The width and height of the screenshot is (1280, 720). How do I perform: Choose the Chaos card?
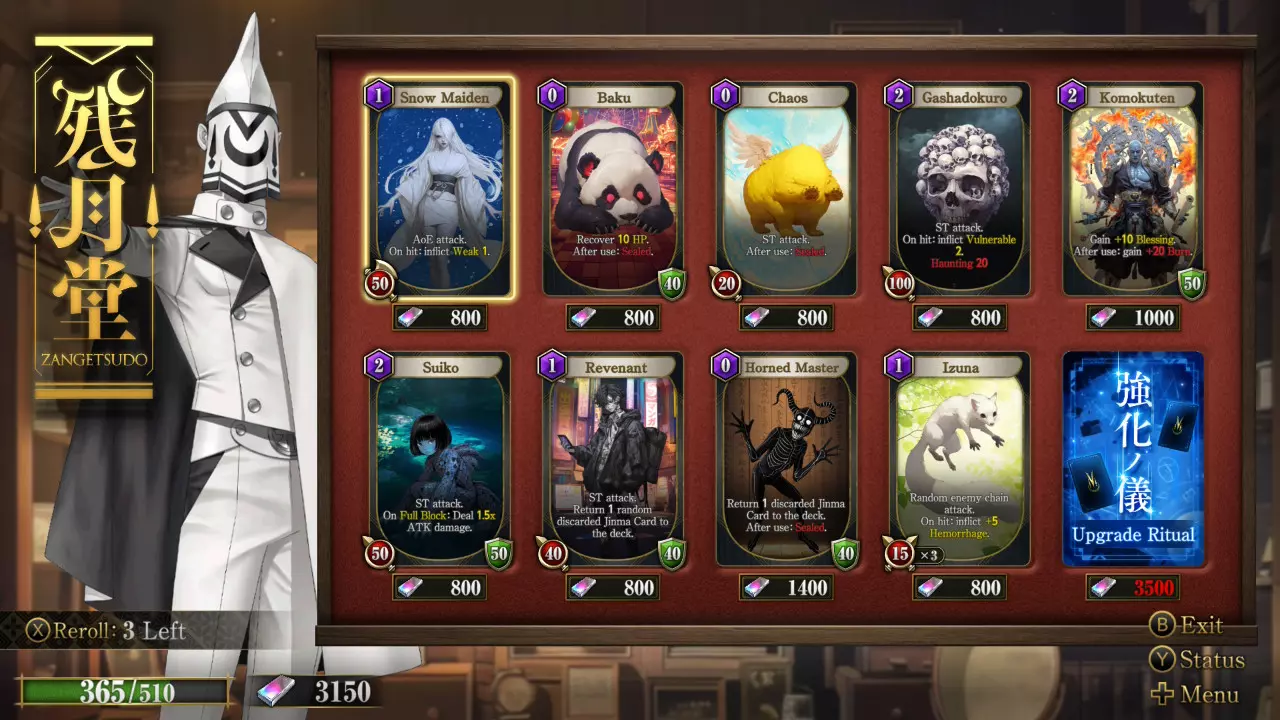tap(787, 189)
